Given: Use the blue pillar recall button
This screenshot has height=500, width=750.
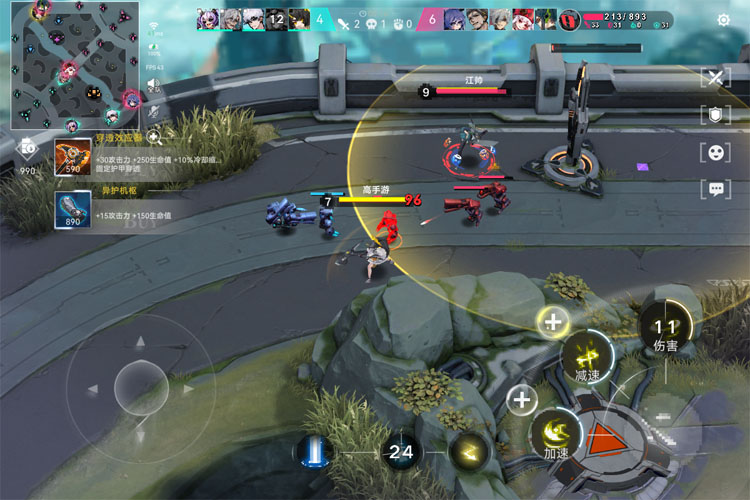Looking at the screenshot, I should pos(317,453).
